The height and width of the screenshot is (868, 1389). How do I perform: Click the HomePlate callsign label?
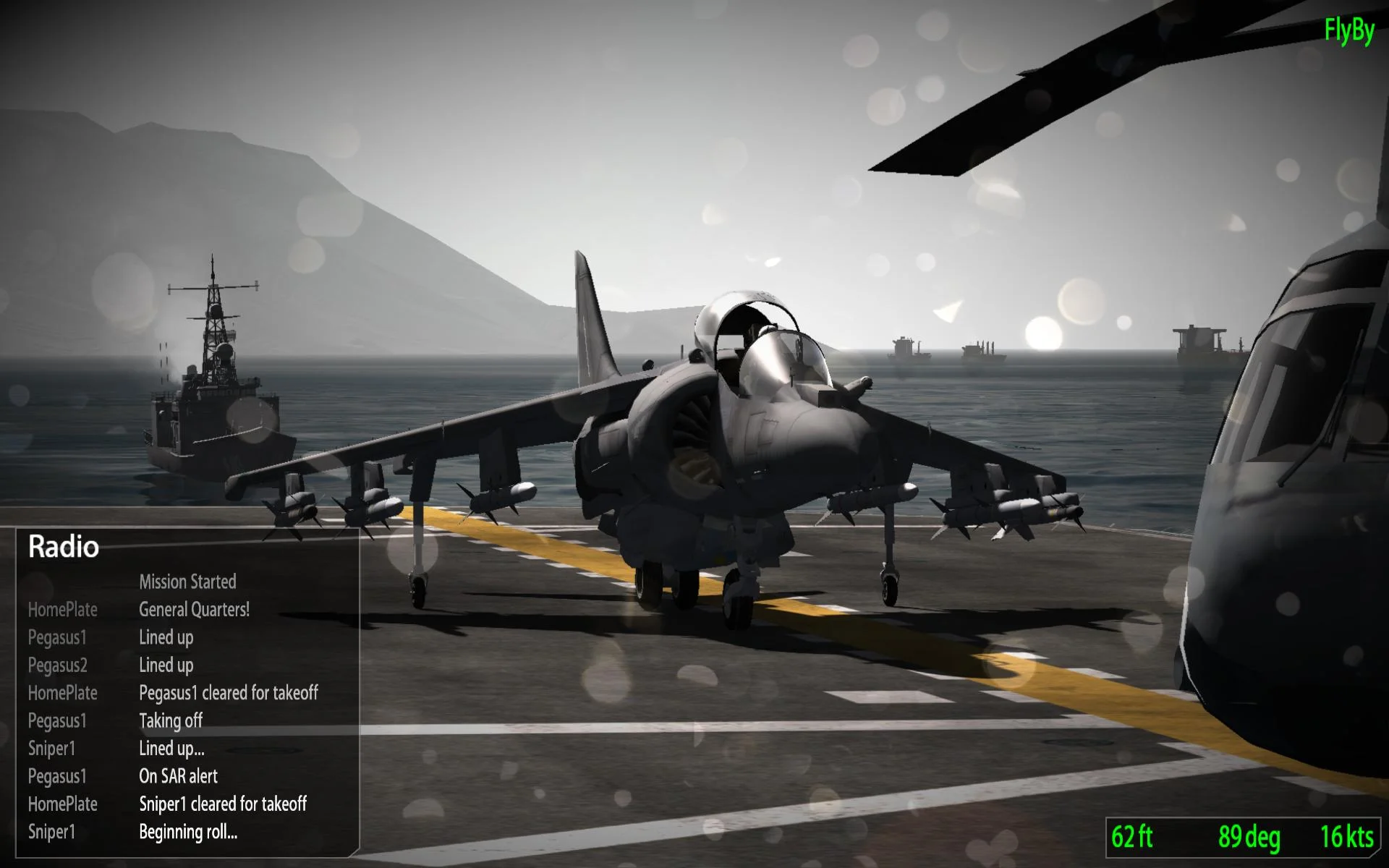click(x=62, y=610)
